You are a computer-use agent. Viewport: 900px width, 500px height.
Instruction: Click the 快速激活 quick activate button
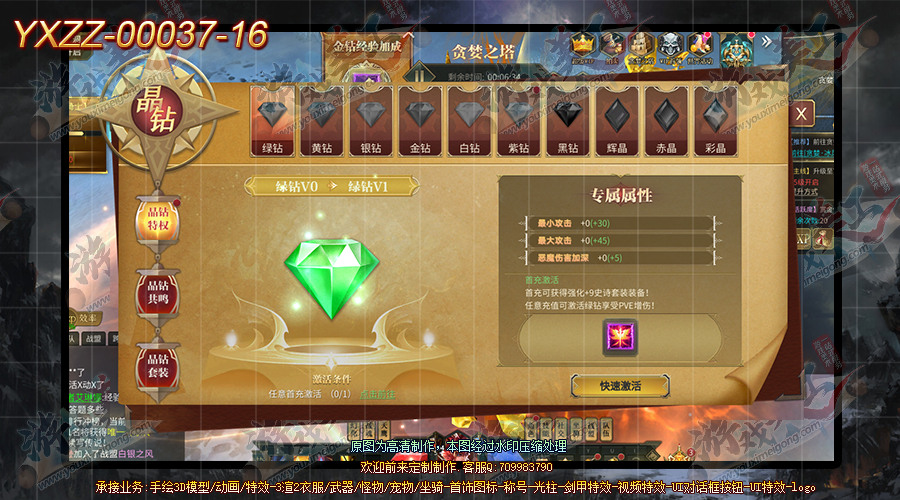620,385
